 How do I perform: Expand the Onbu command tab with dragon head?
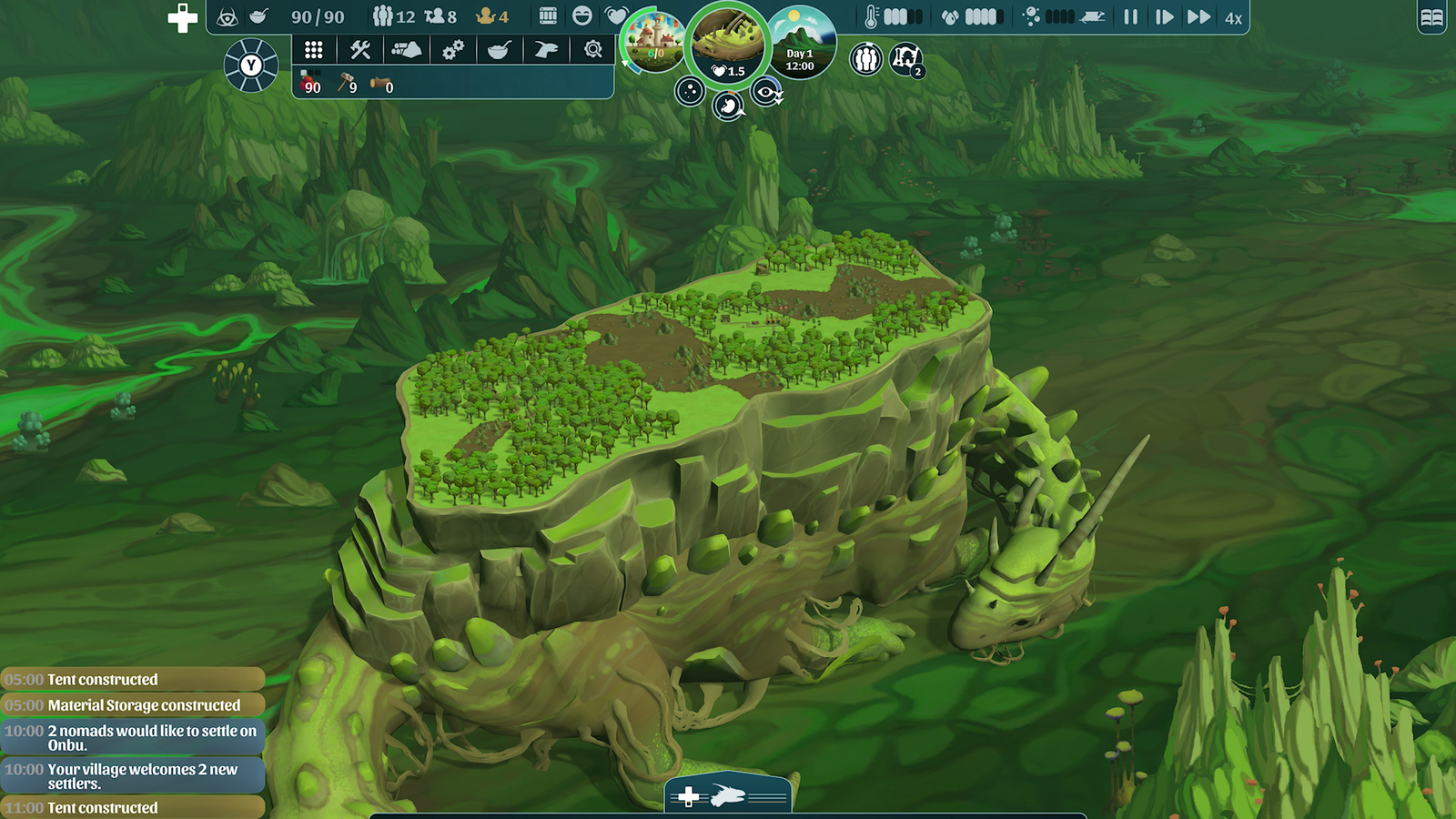pyautogui.click(x=727, y=796)
